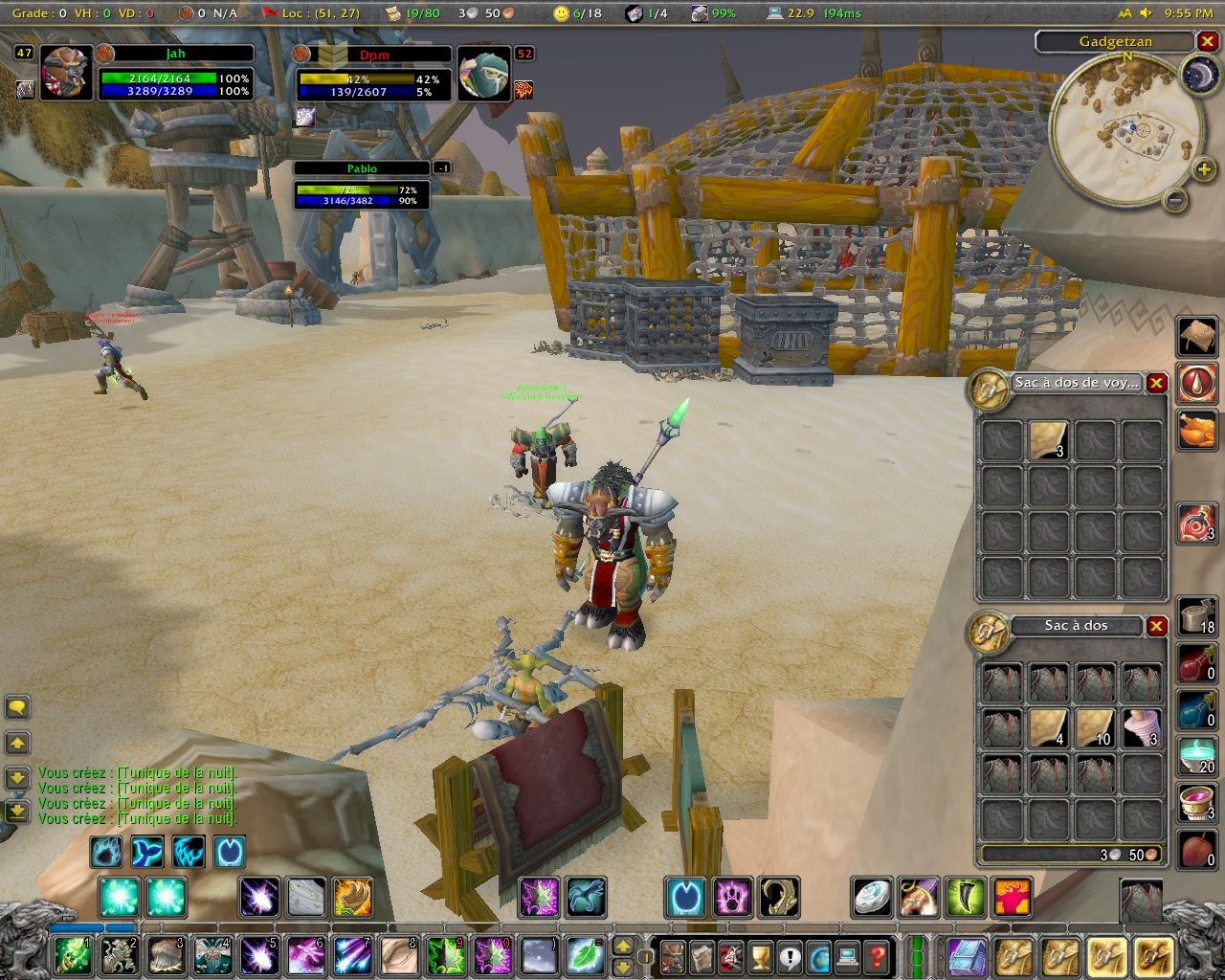Image resolution: width=1225 pixels, height=980 pixels.
Task: Select Pablo's party frame
Action: pyautogui.click(x=362, y=183)
